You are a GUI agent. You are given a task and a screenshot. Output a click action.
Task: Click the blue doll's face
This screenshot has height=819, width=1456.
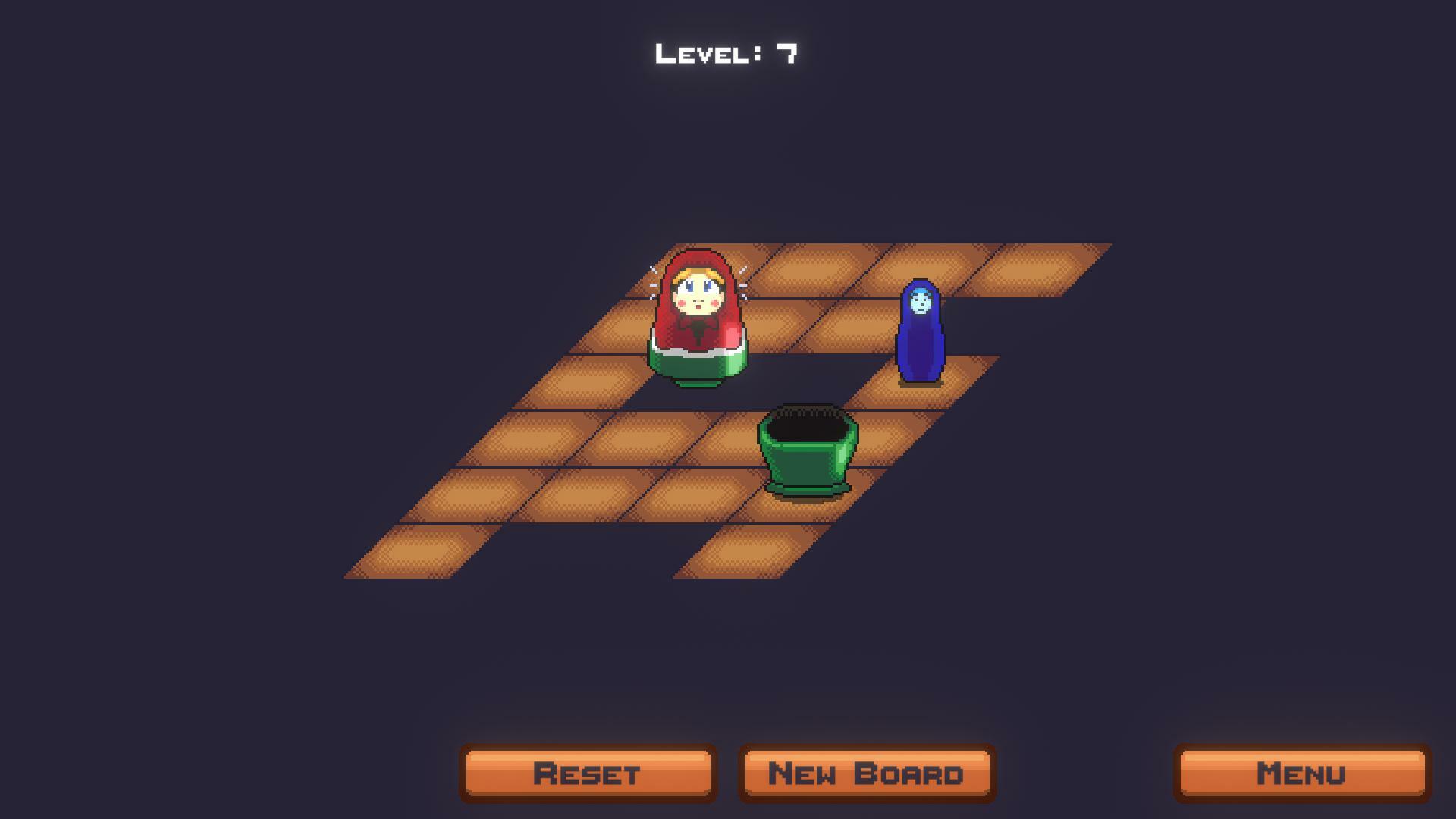tap(919, 302)
